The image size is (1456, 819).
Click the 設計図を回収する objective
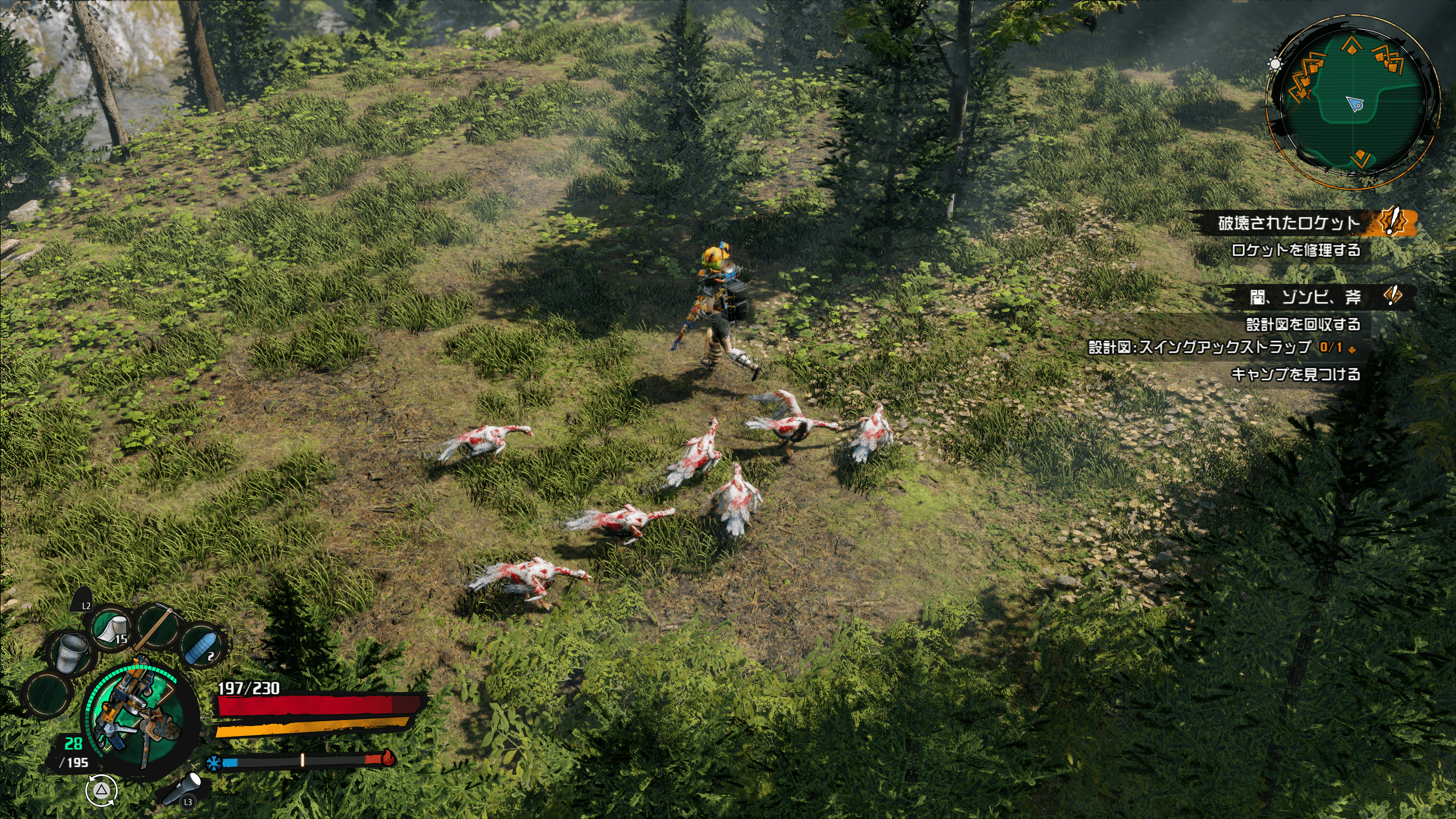click(x=1303, y=324)
